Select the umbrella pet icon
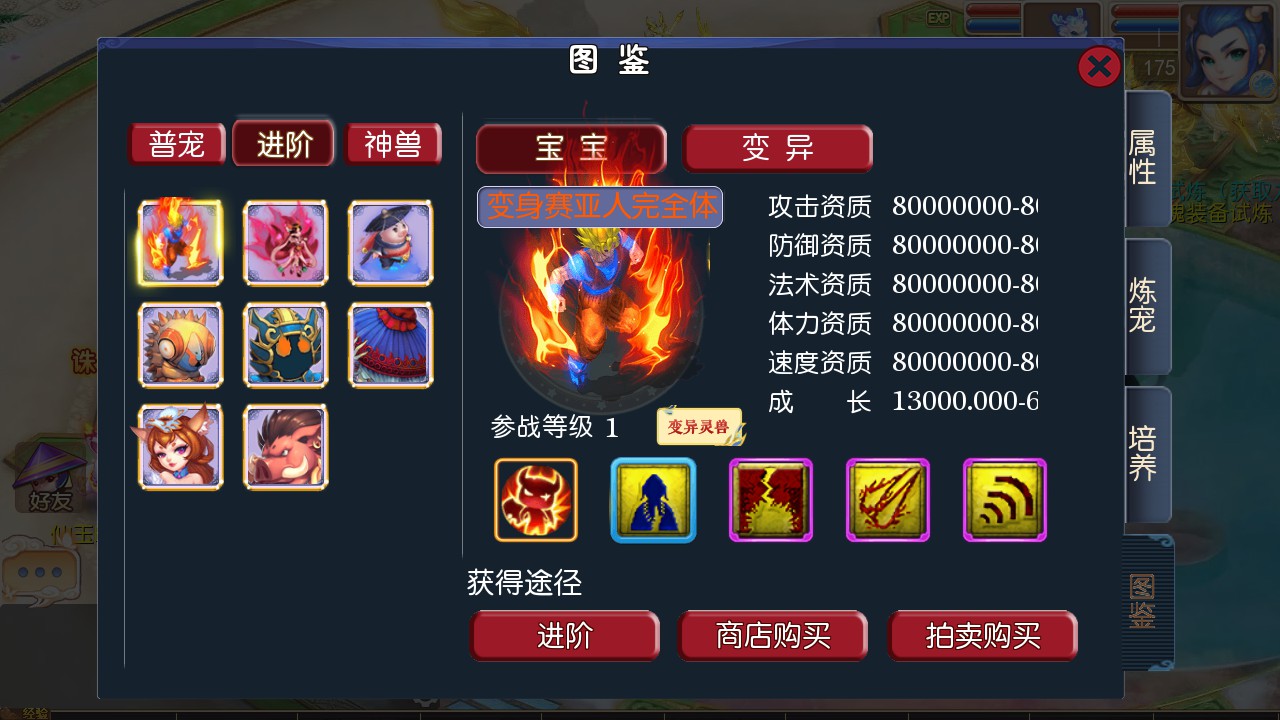The width and height of the screenshot is (1280, 720). pyautogui.click(x=390, y=344)
